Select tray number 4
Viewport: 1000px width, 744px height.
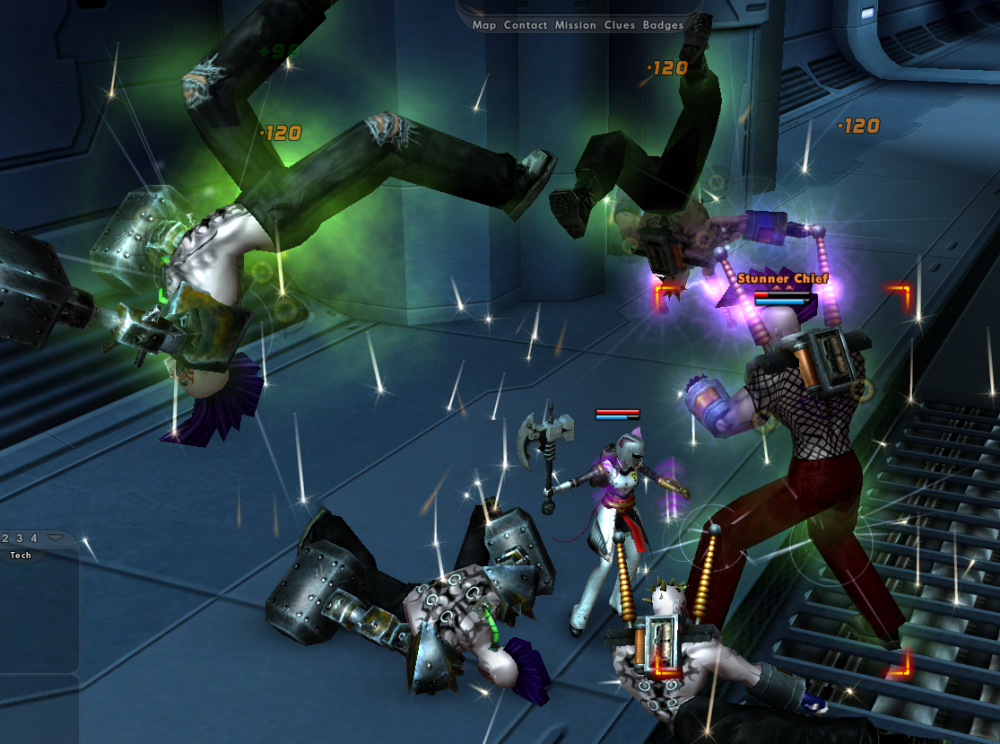point(33,538)
